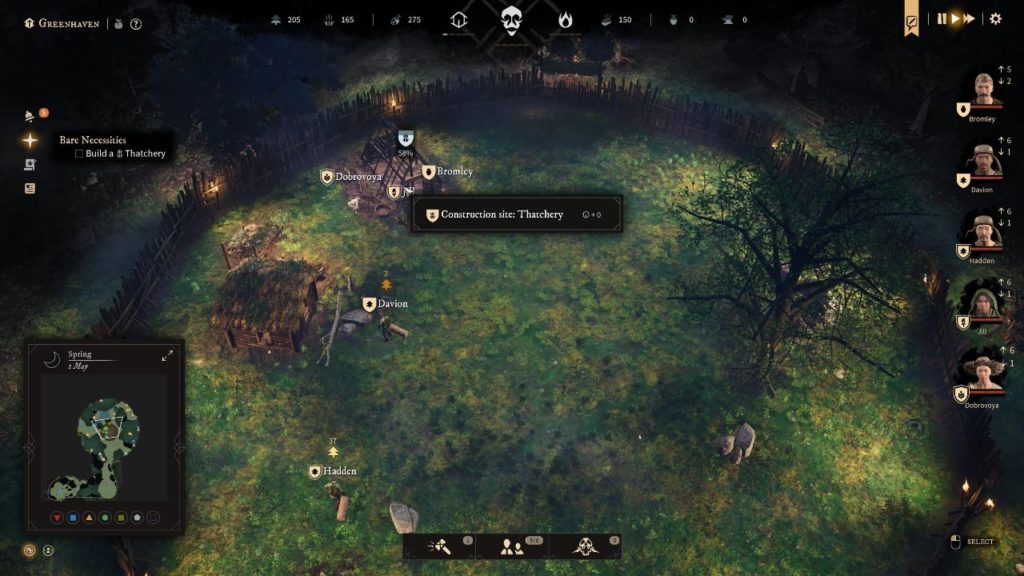Click the minimap terrain view
Viewport: 1024px width, 576px height.
pyautogui.click(x=104, y=440)
